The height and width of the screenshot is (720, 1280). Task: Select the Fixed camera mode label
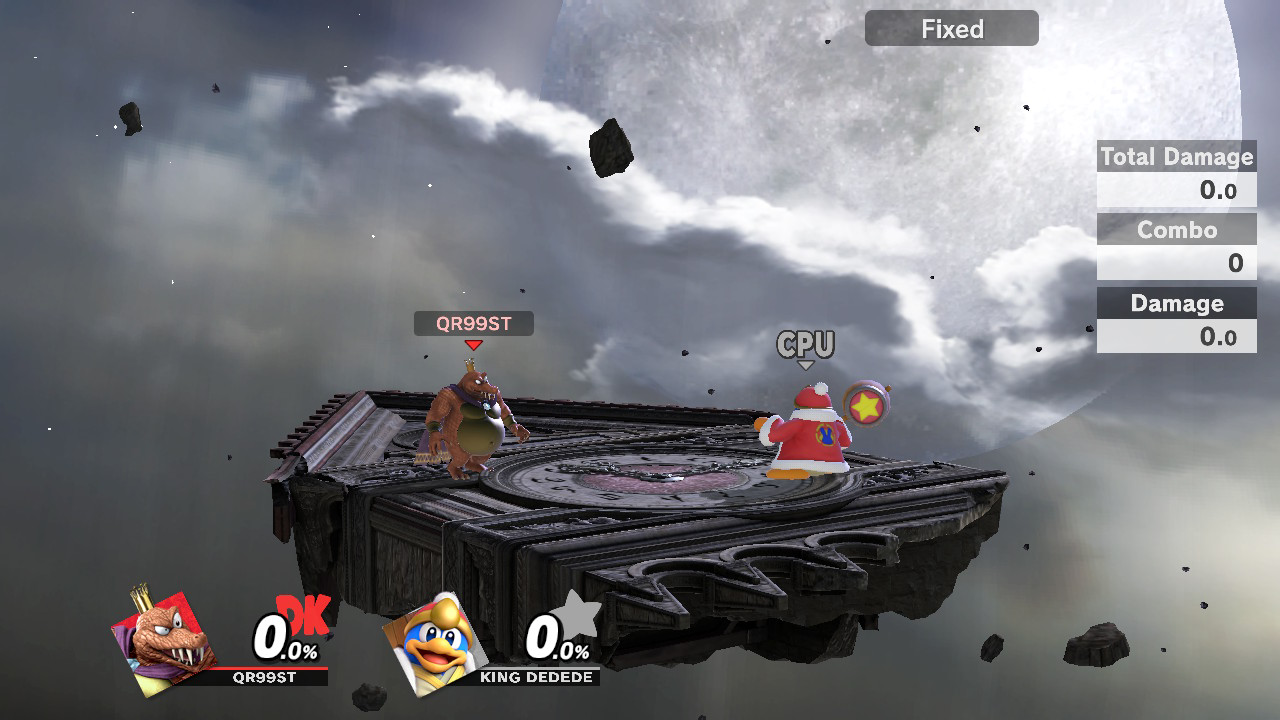pyautogui.click(x=951, y=29)
